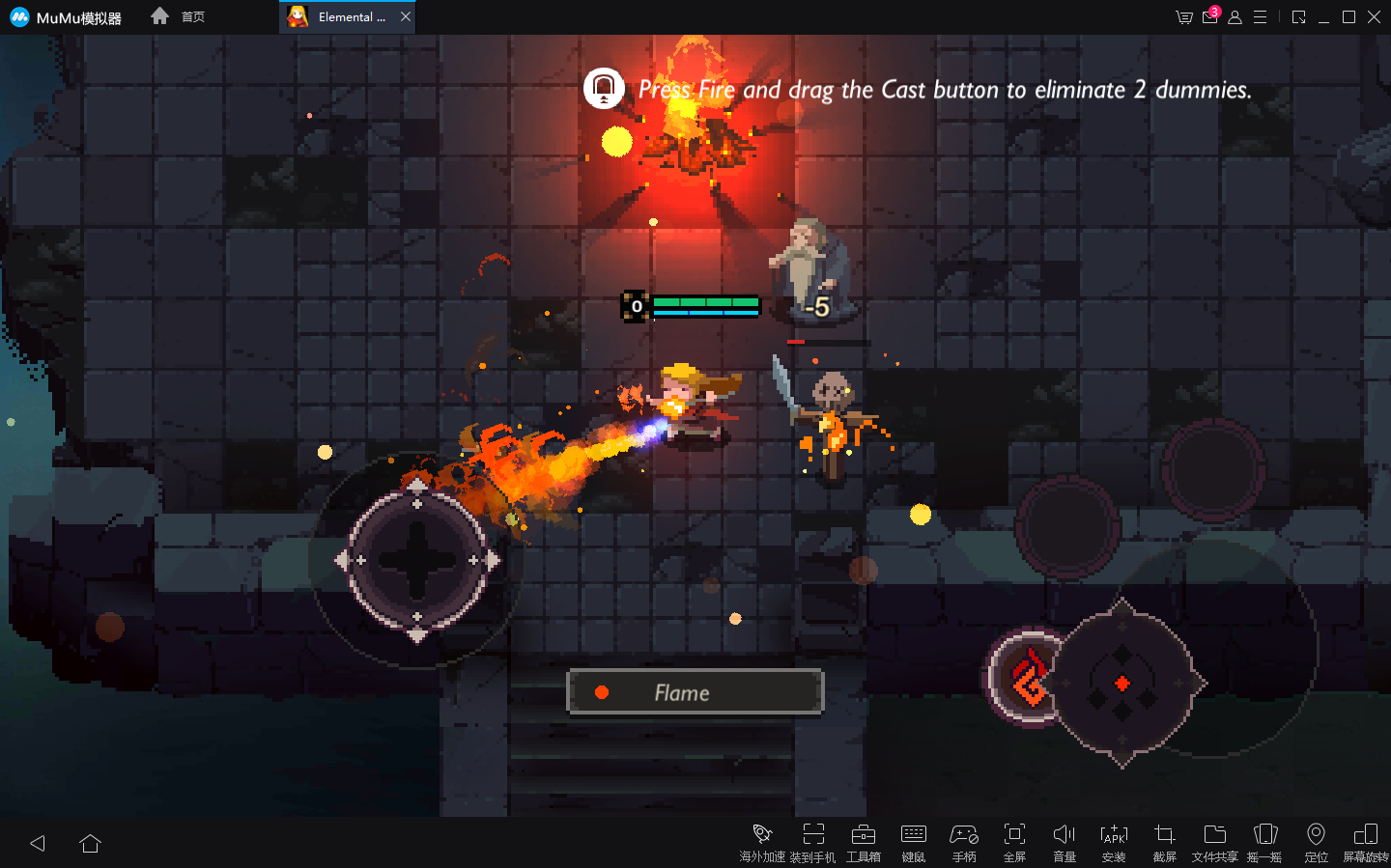Tap the diamond-shaped Cast button

(1122, 684)
